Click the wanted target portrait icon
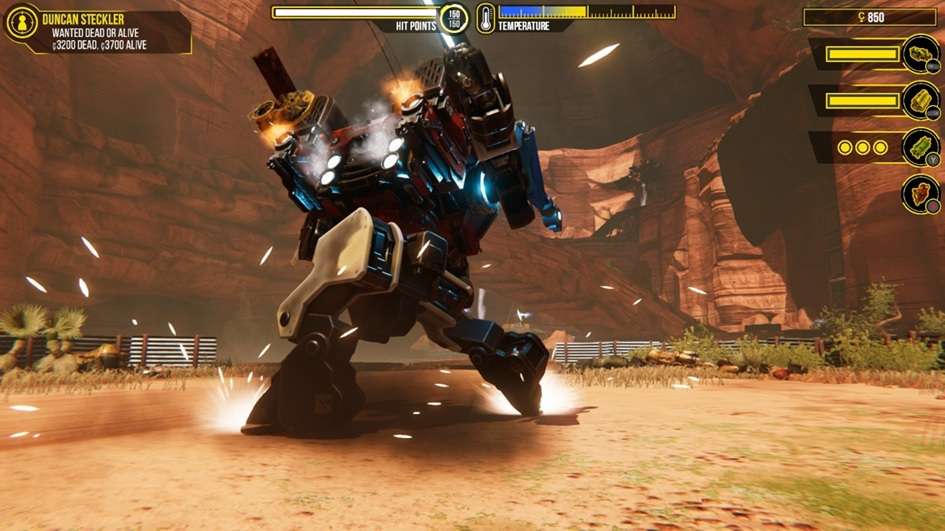The width and height of the screenshot is (945, 531). pos(21,23)
